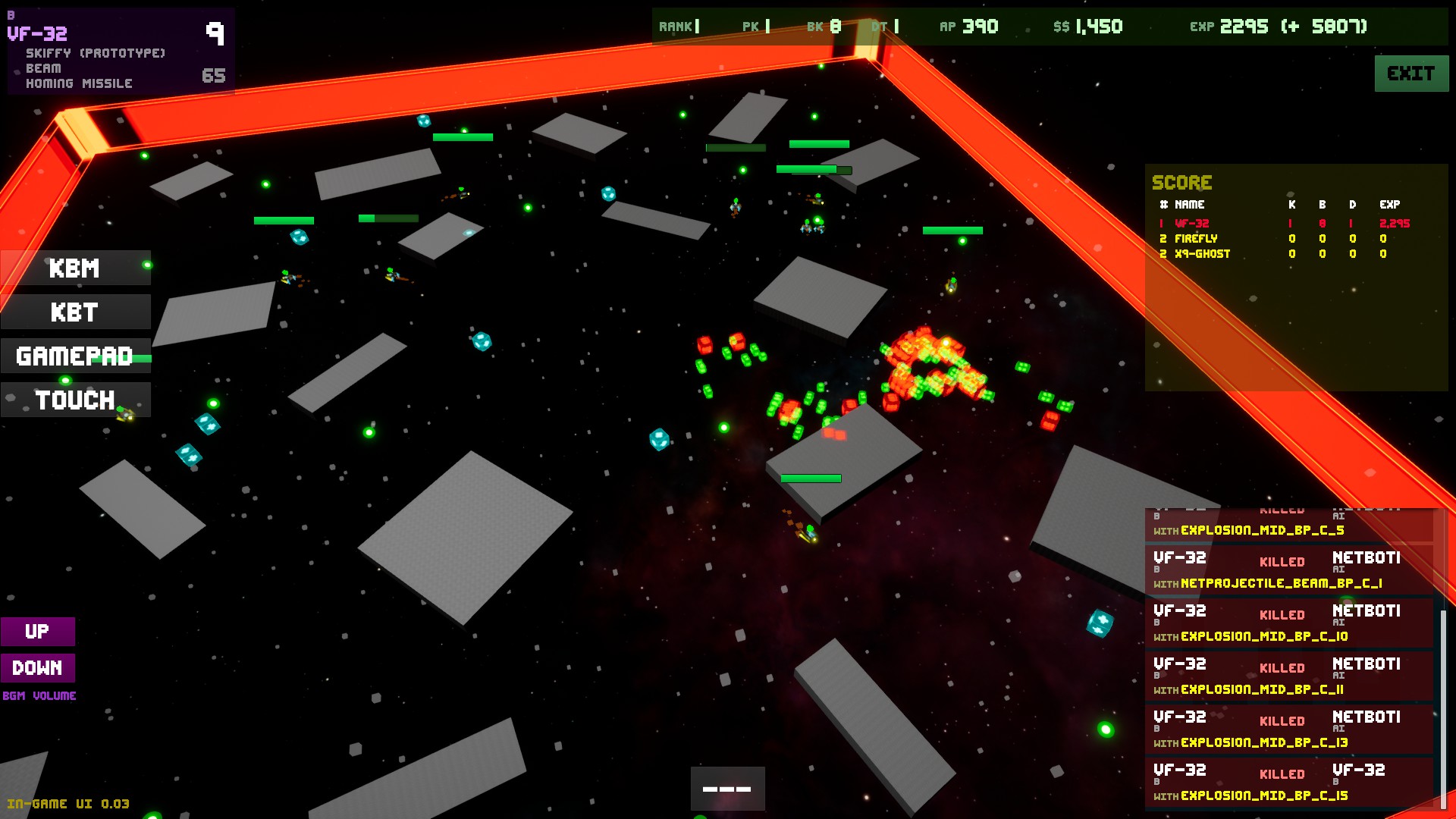Lower BGM volume with DOWN
The image size is (1456, 819).
click(37, 668)
